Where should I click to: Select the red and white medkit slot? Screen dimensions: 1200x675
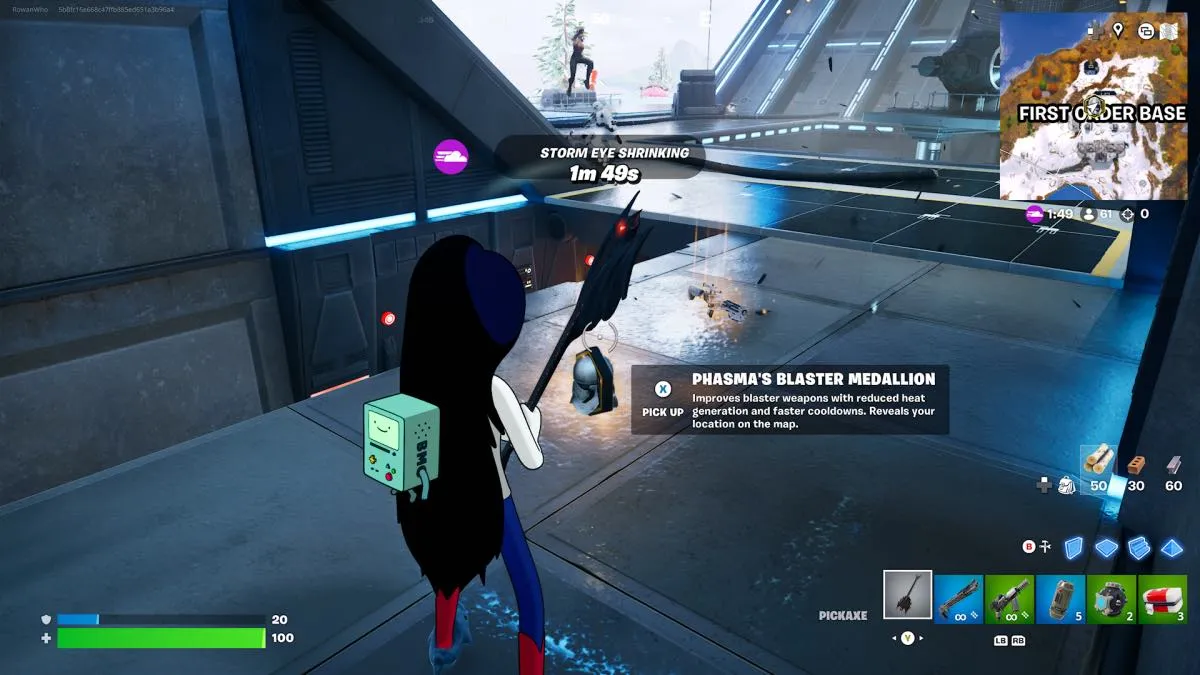[x=1163, y=597]
